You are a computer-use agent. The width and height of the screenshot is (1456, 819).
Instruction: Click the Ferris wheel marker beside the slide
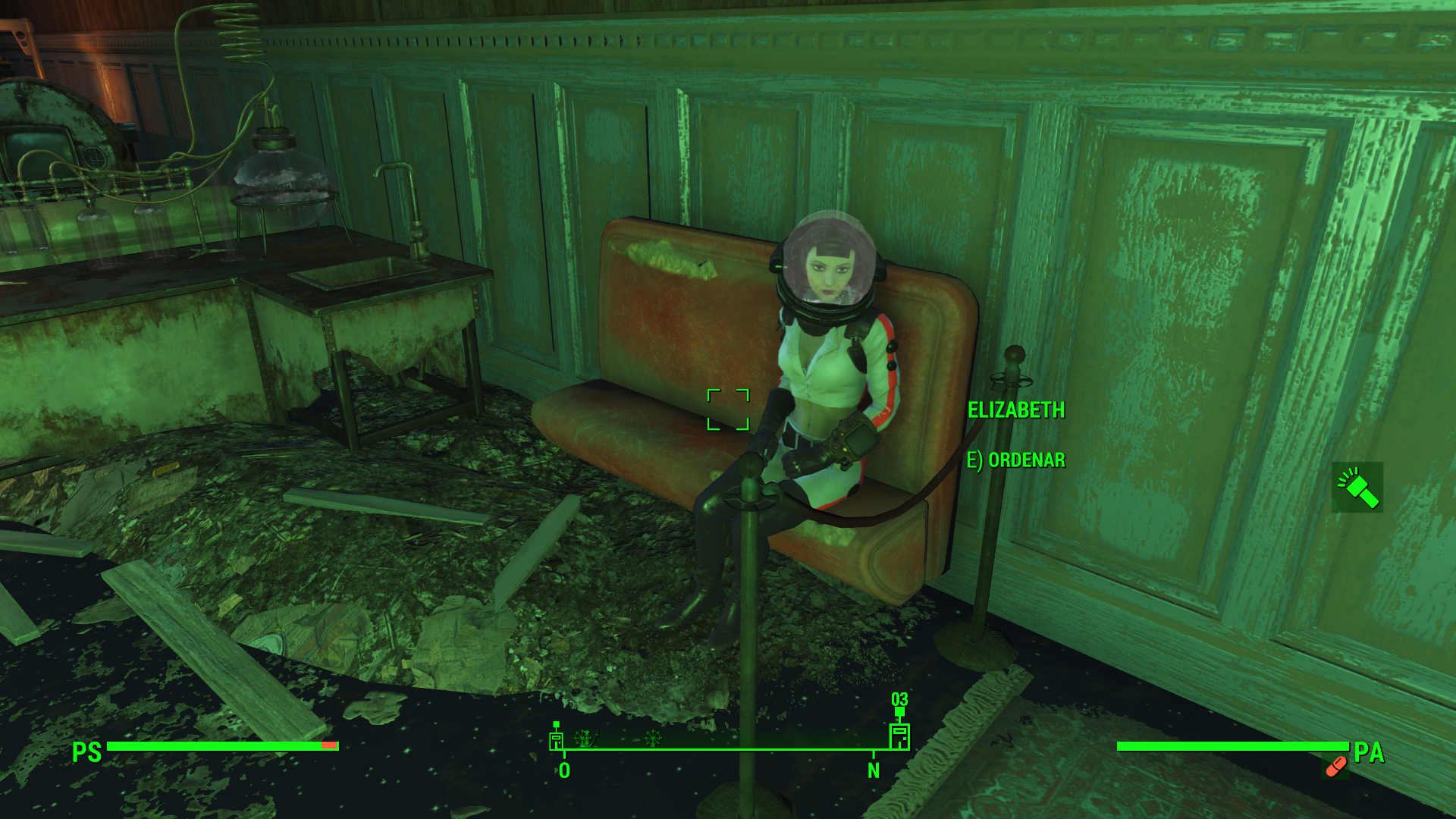coord(583,738)
